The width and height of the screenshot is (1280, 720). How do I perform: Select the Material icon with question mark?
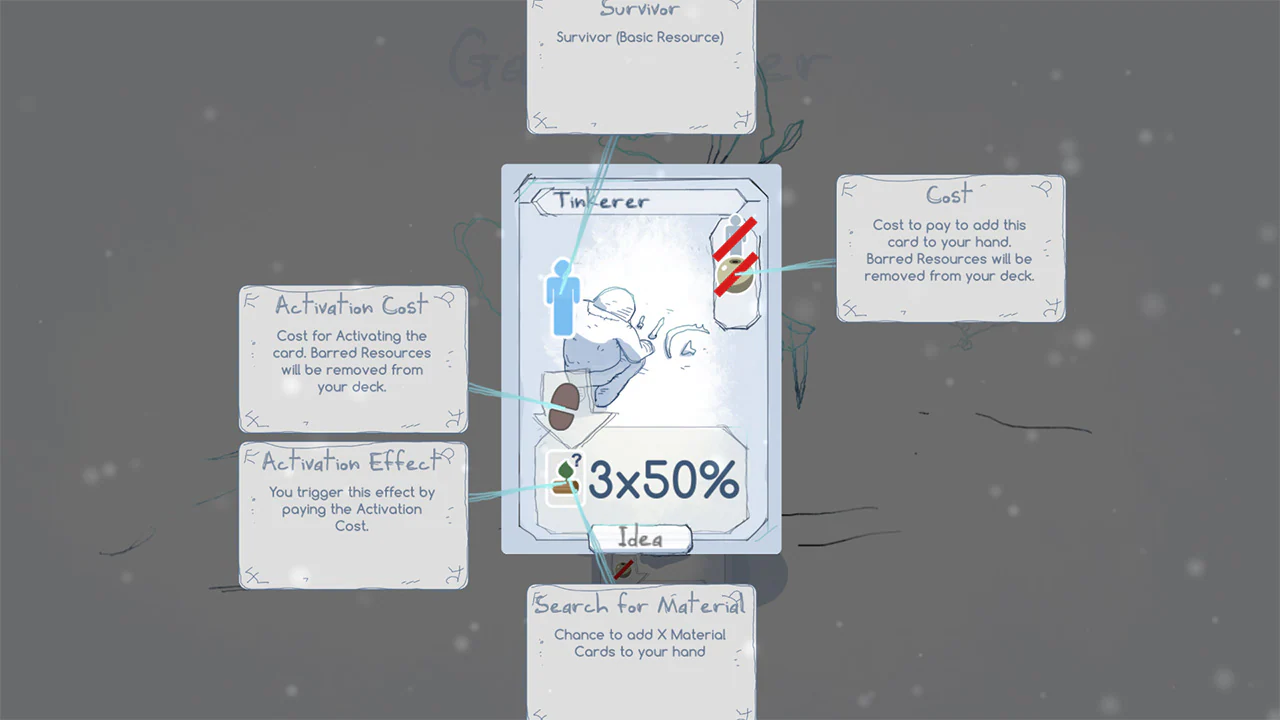click(x=565, y=478)
